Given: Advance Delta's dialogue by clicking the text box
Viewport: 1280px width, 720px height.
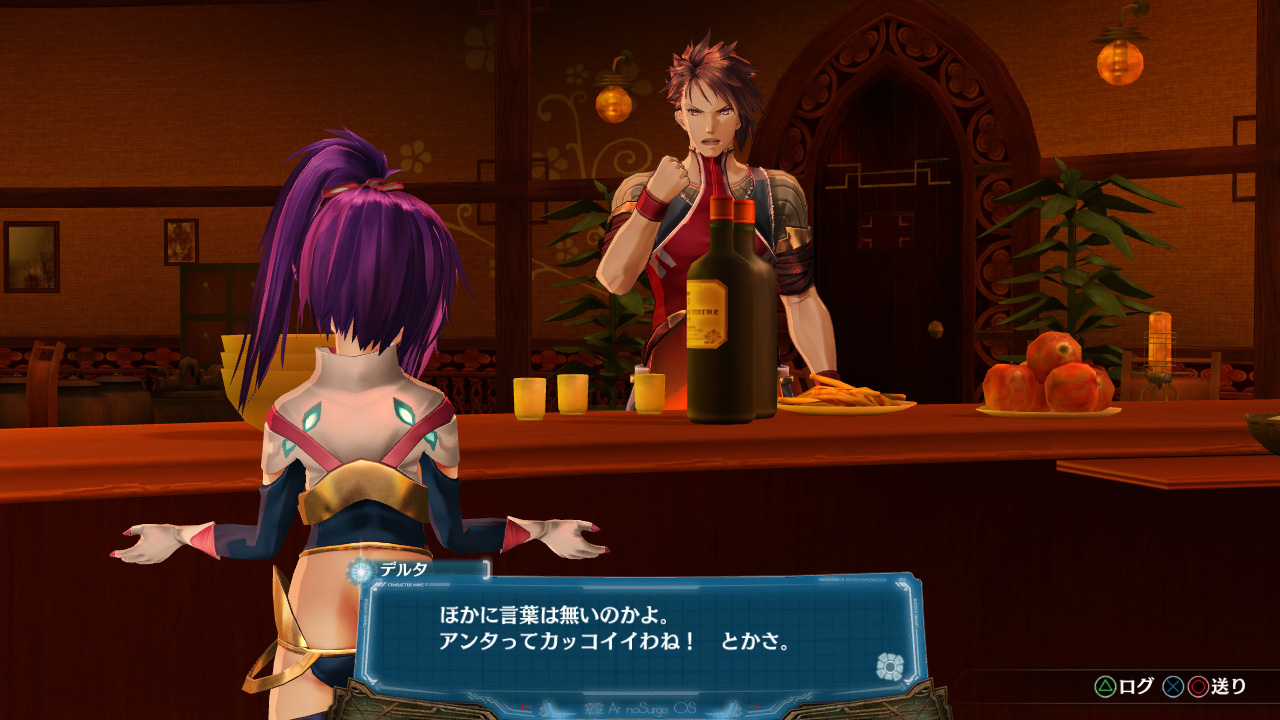Looking at the screenshot, I should tap(640, 630).
